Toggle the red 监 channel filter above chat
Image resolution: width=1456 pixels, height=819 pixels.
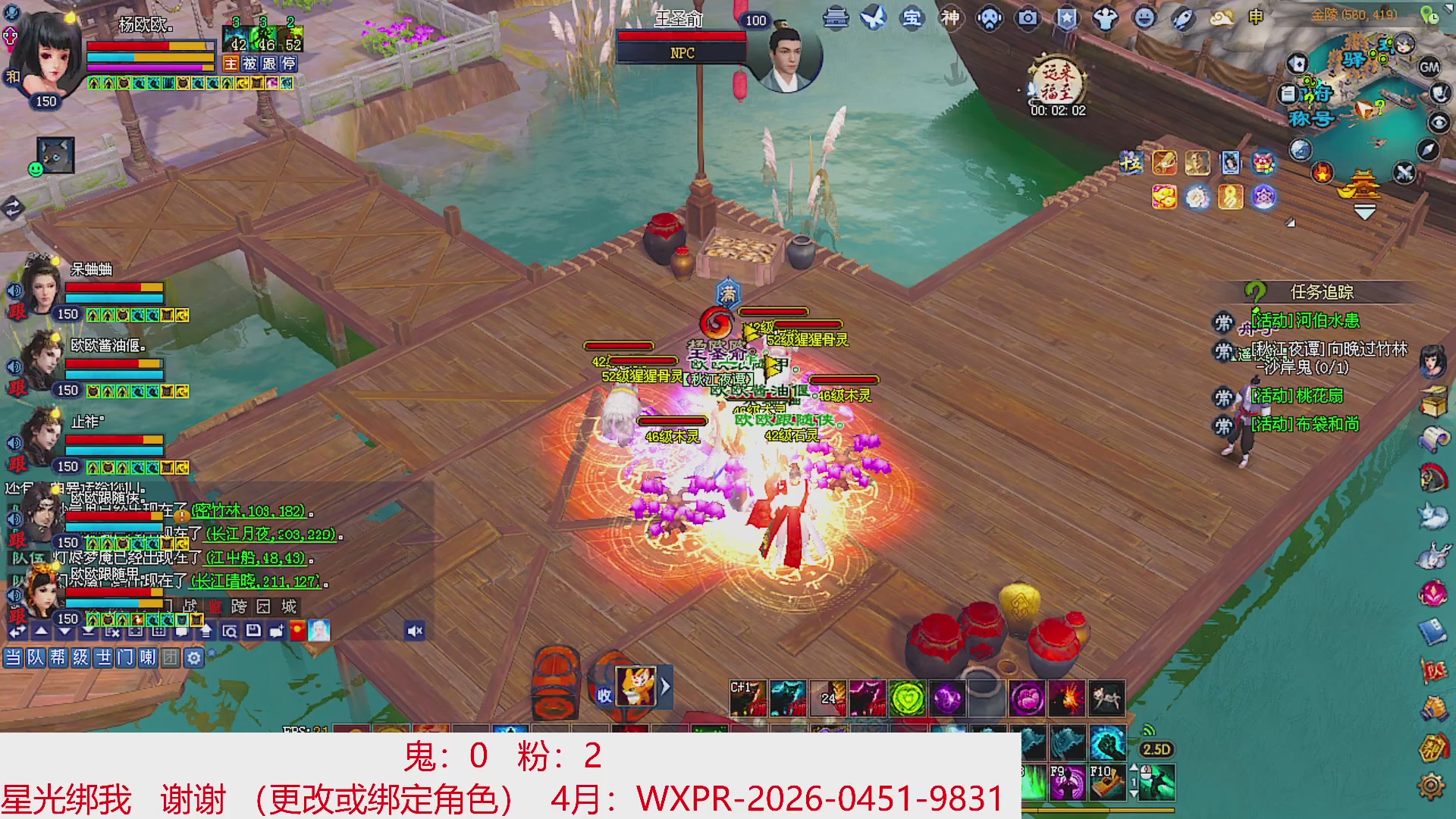(217, 604)
